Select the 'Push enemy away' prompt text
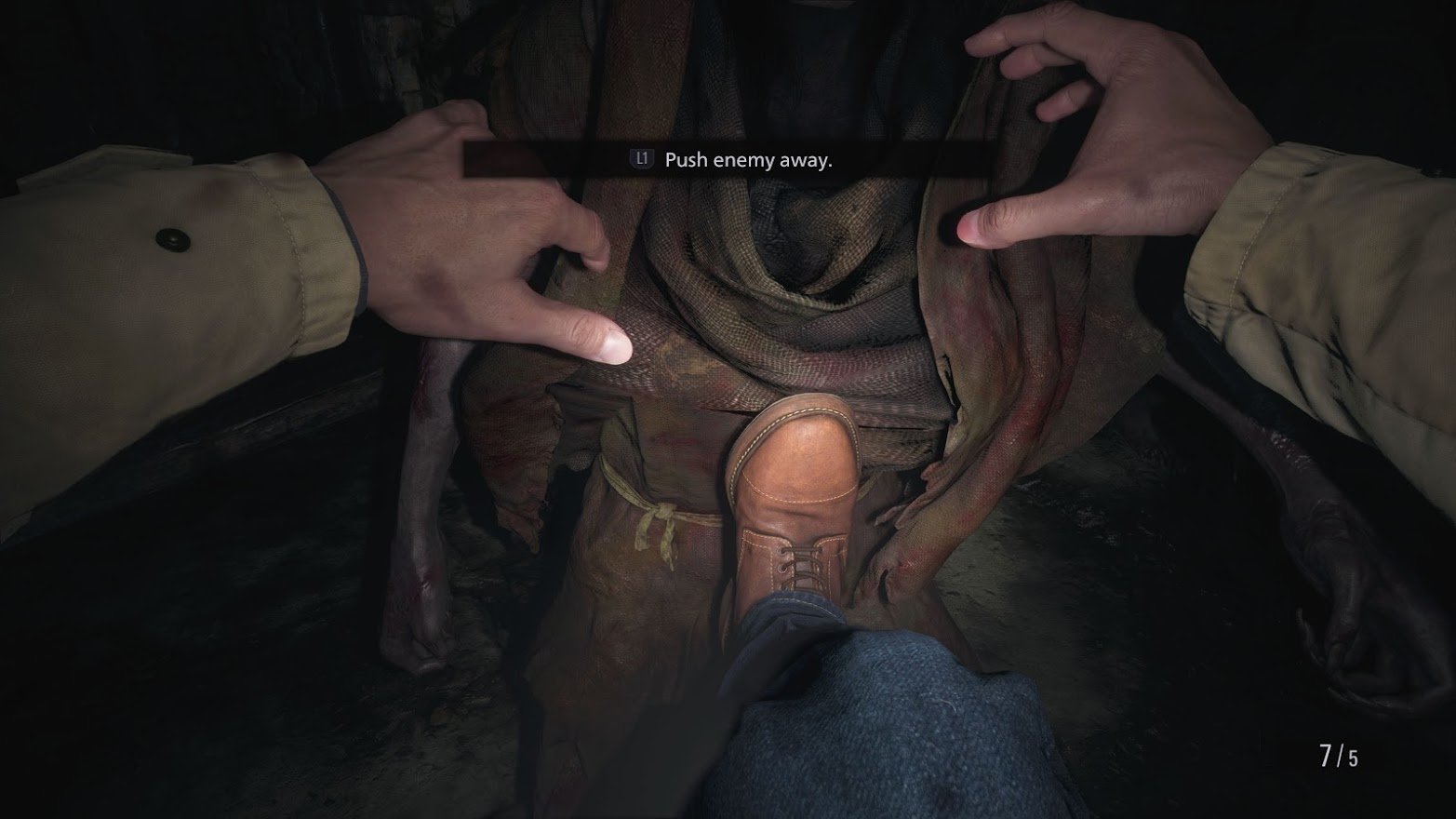 pos(747,160)
